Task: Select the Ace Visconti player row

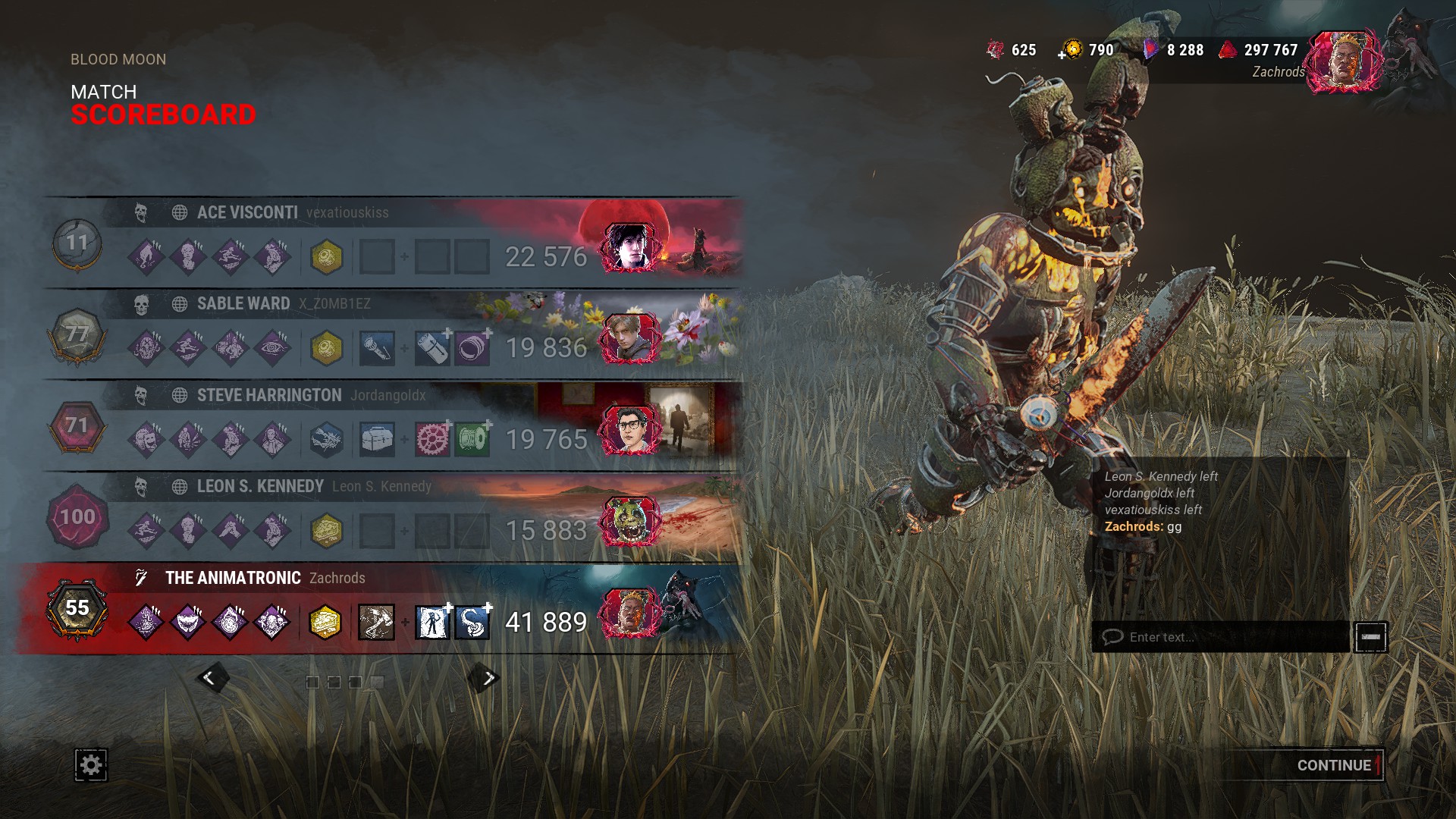Action: point(394,243)
